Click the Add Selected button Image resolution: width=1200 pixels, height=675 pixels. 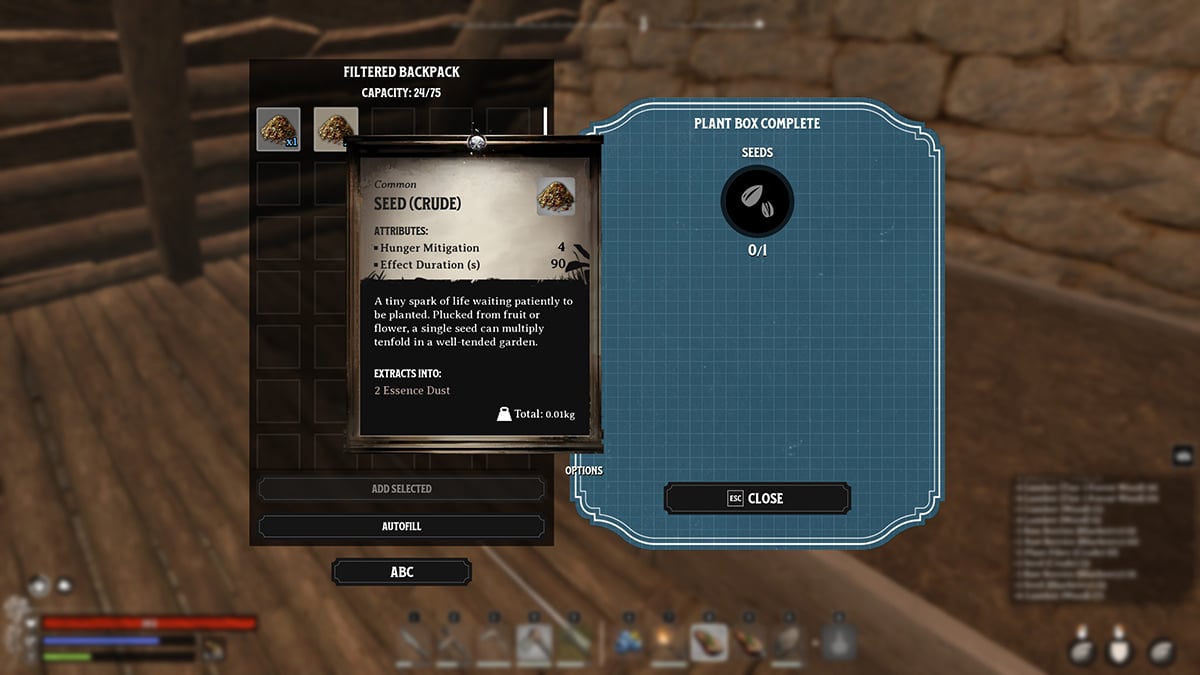click(401, 489)
